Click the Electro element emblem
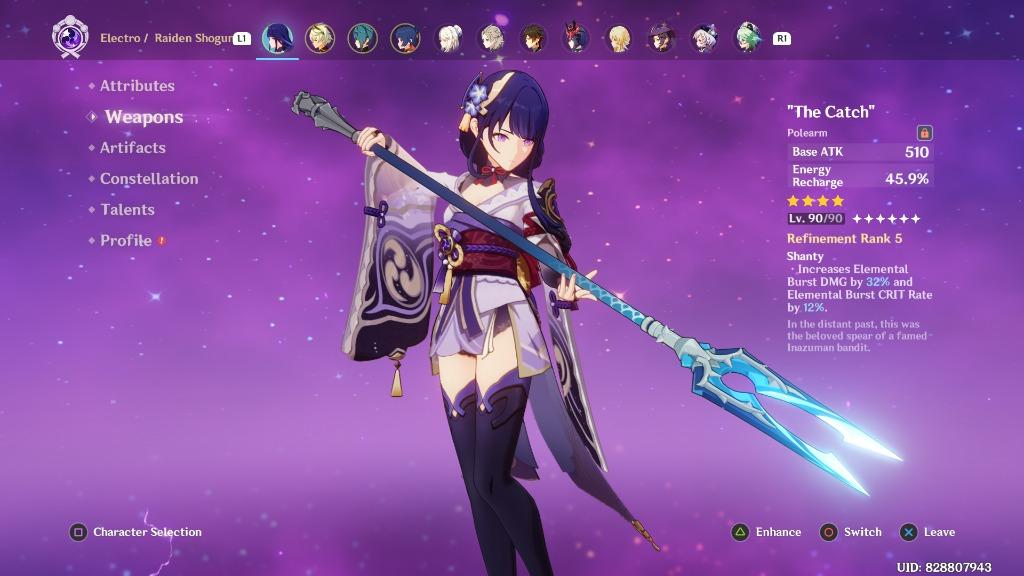 [70, 38]
